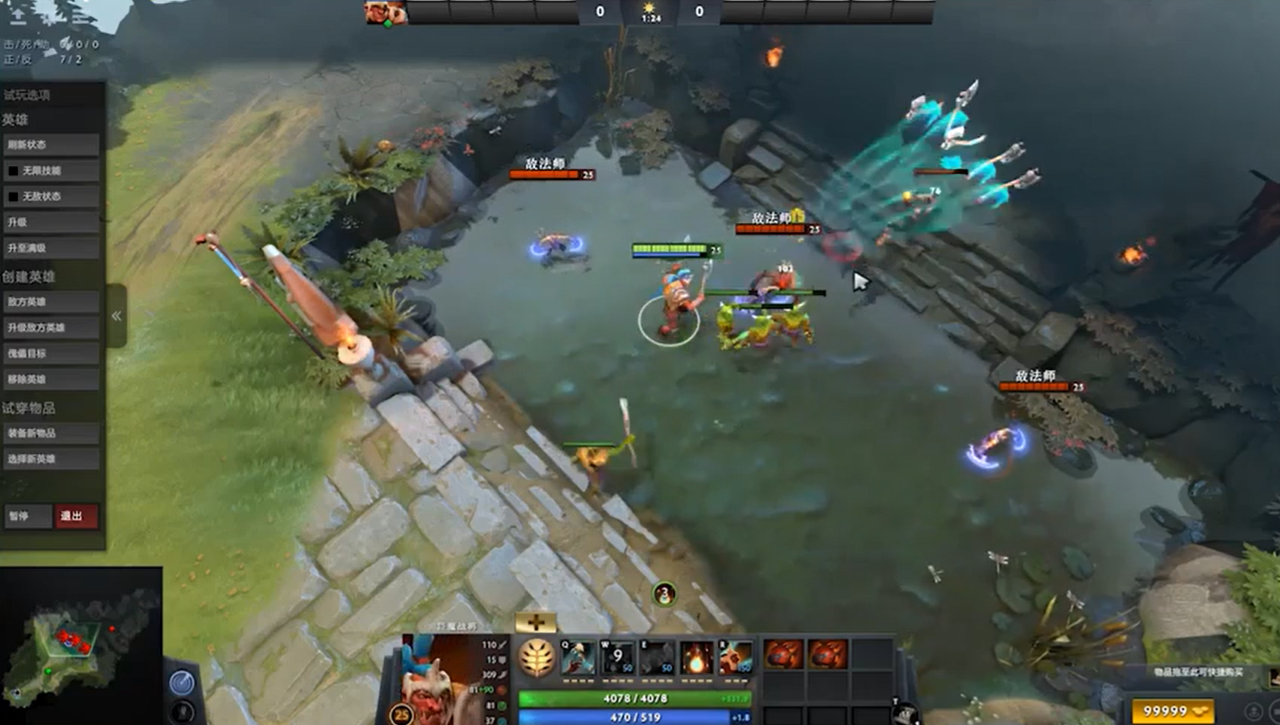
Task: Open the hero talent tree icon
Action: pyautogui.click(x=535, y=655)
